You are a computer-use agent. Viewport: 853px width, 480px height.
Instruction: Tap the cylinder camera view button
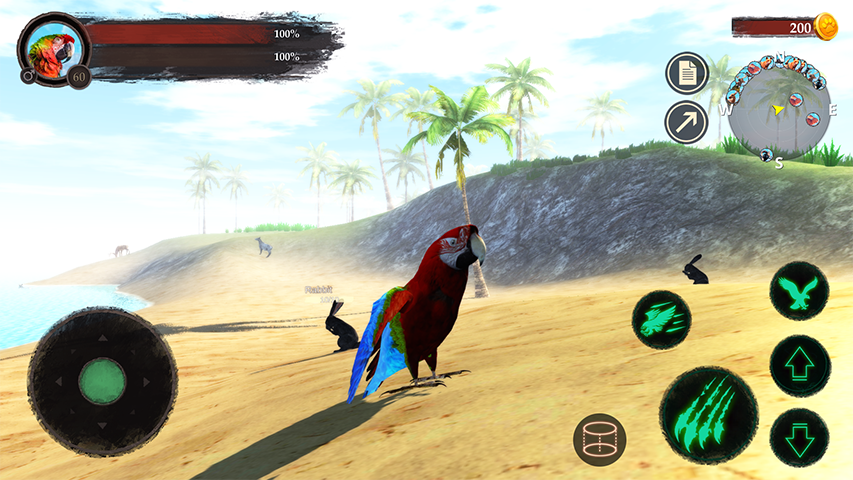point(600,439)
